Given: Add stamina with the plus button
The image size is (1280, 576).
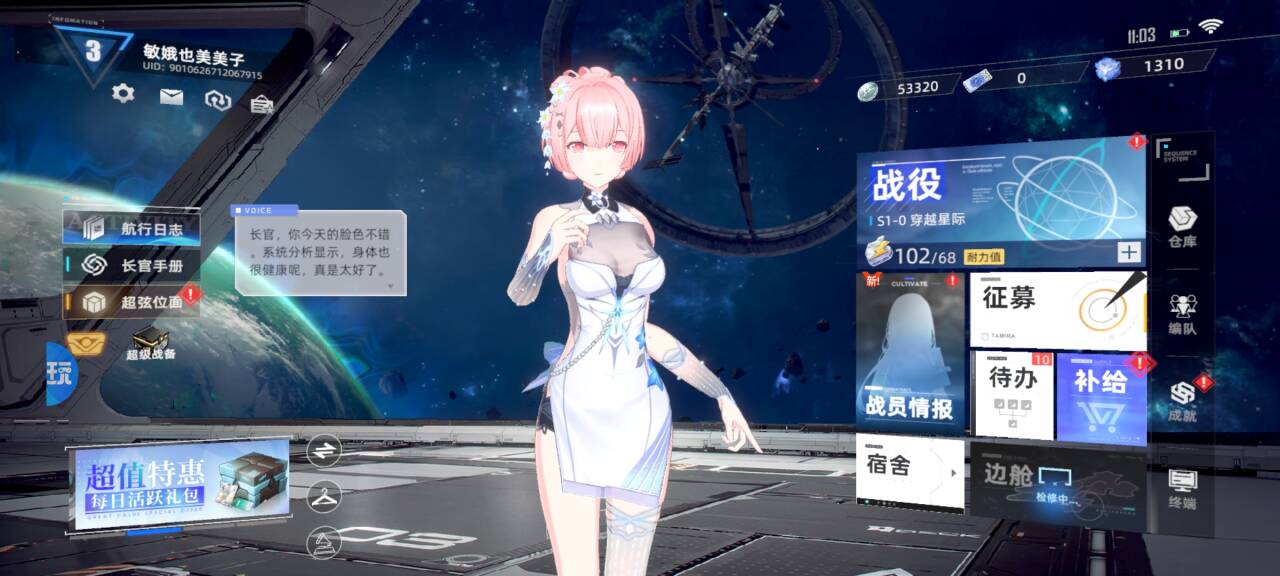Looking at the screenshot, I should (x=1129, y=253).
